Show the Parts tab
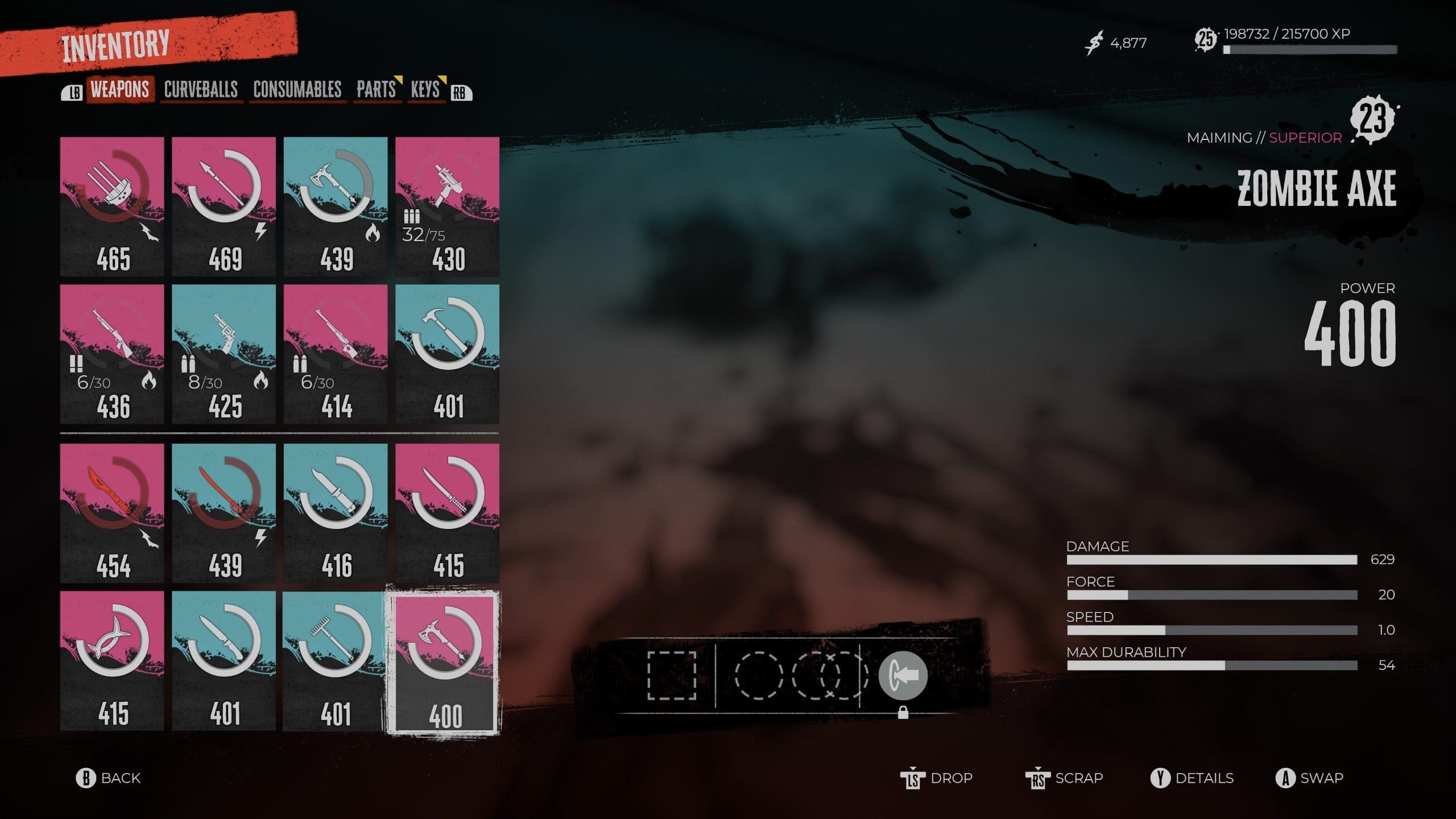 coord(376,90)
